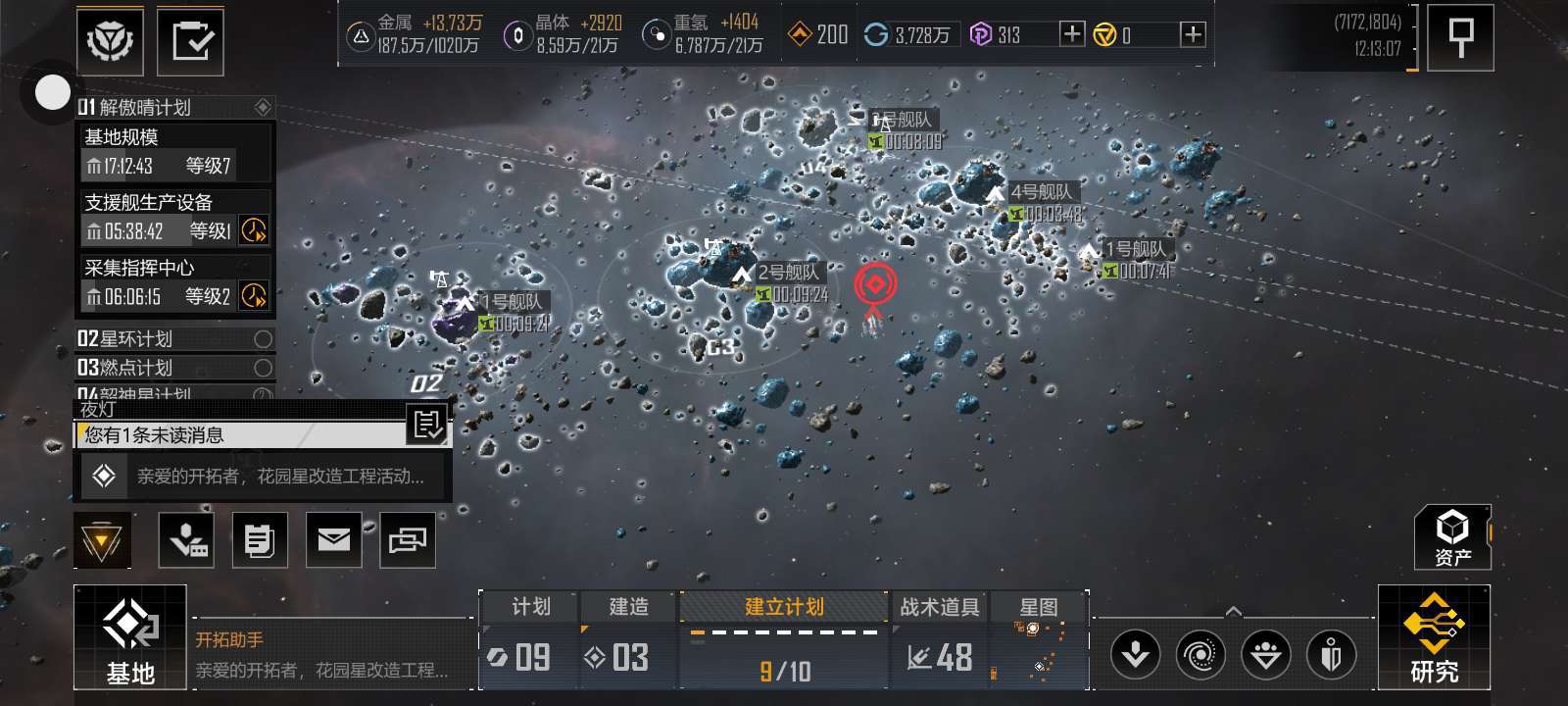Add more purple currency with plus button

point(1072,35)
